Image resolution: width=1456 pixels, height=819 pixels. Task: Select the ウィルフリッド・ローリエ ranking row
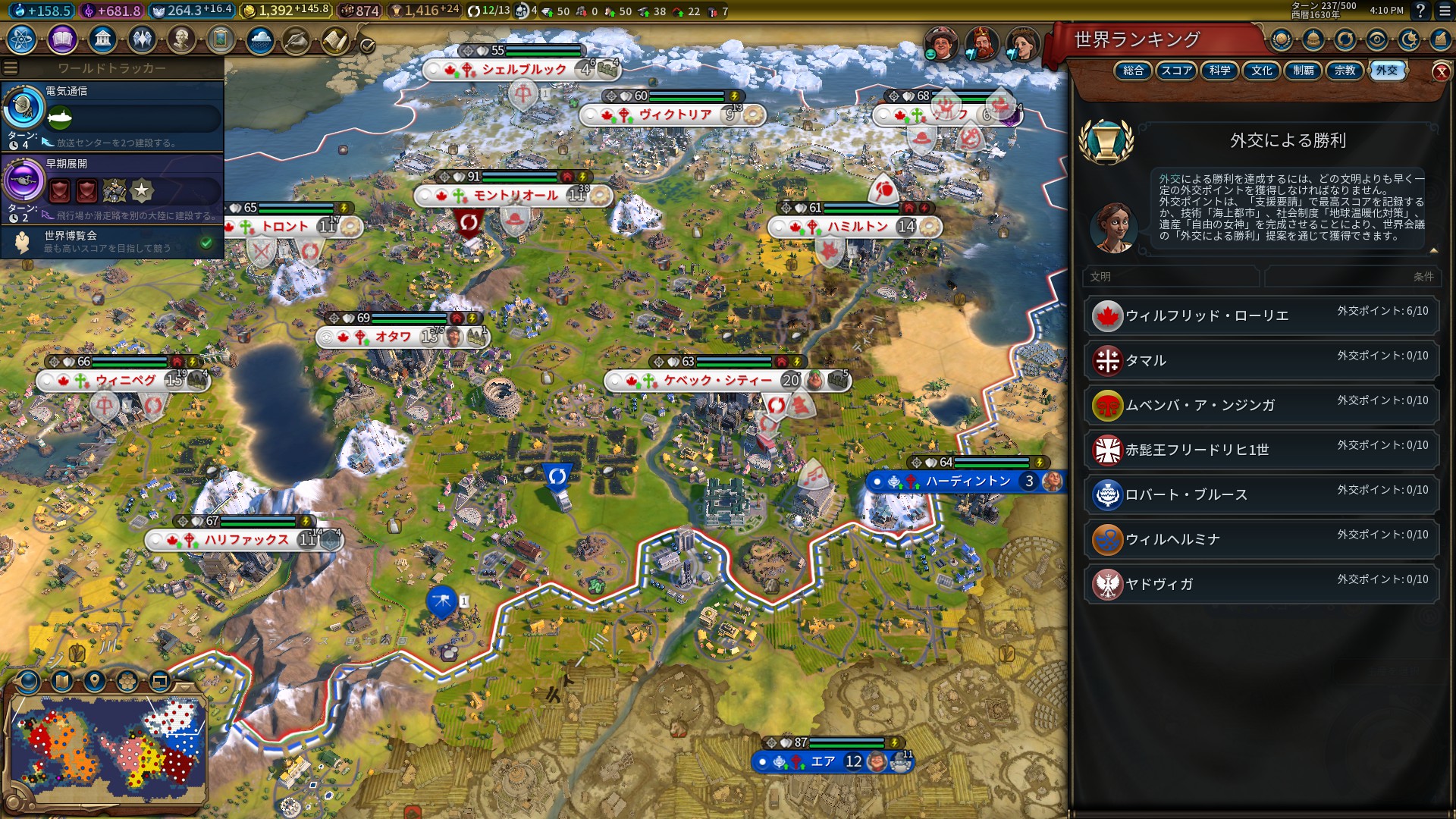tap(1261, 315)
